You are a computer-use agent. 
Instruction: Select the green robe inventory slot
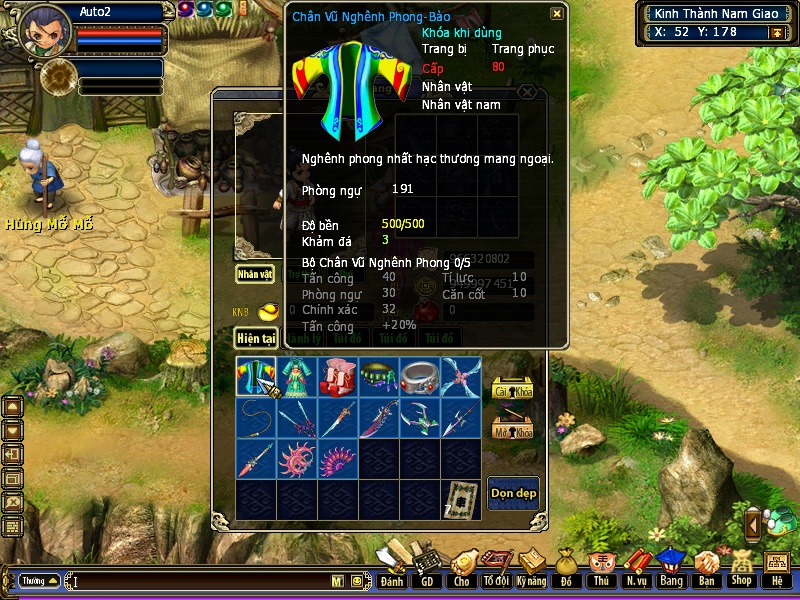(x=297, y=377)
